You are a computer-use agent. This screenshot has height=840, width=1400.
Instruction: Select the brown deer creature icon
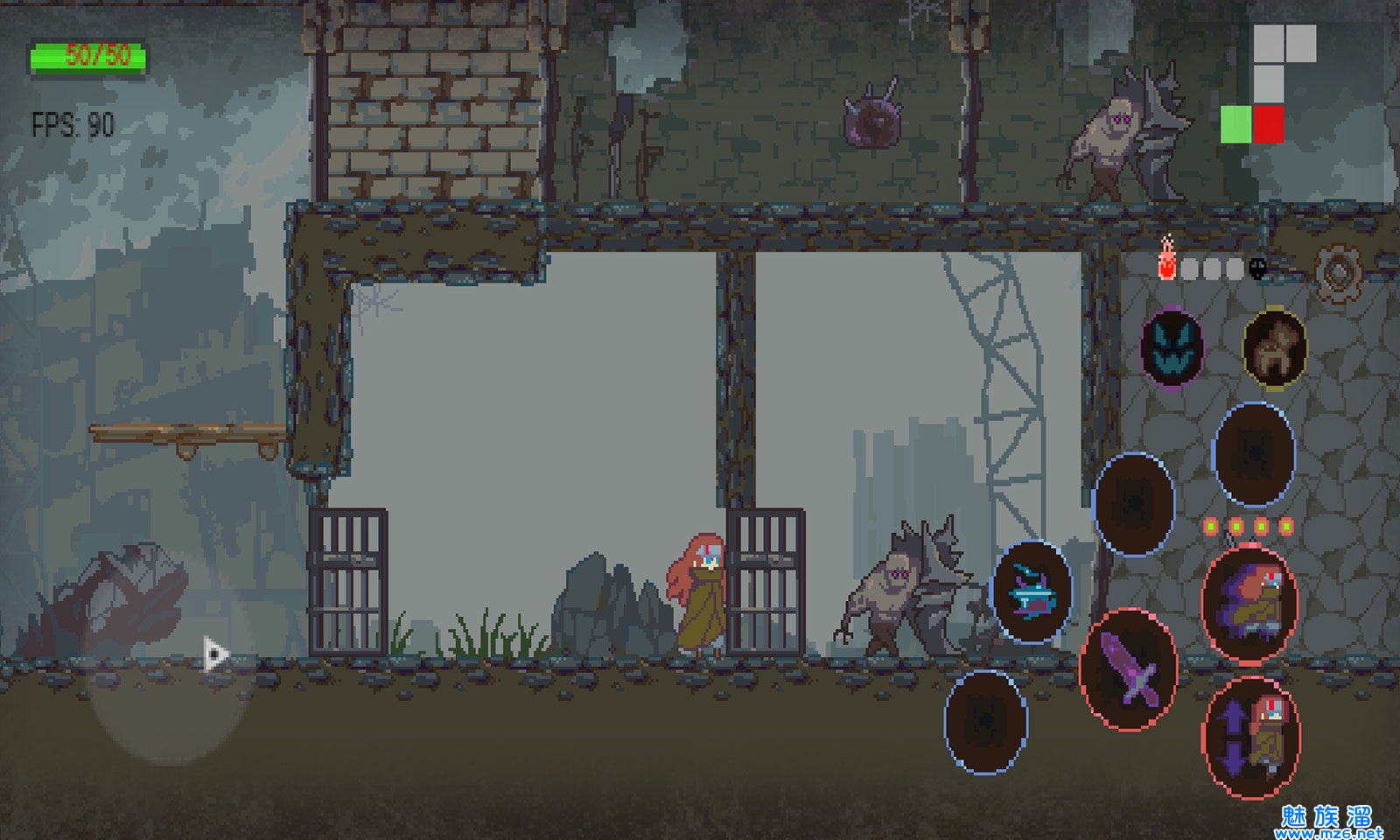[1275, 348]
